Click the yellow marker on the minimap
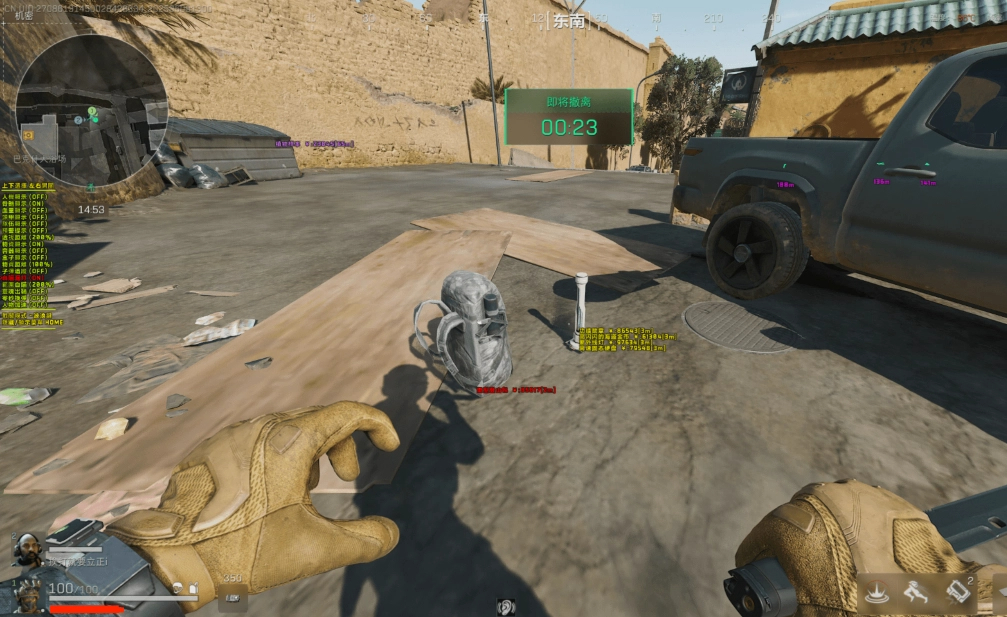The height and width of the screenshot is (617, 1007). pyautogui.click(x=28, y=134)
